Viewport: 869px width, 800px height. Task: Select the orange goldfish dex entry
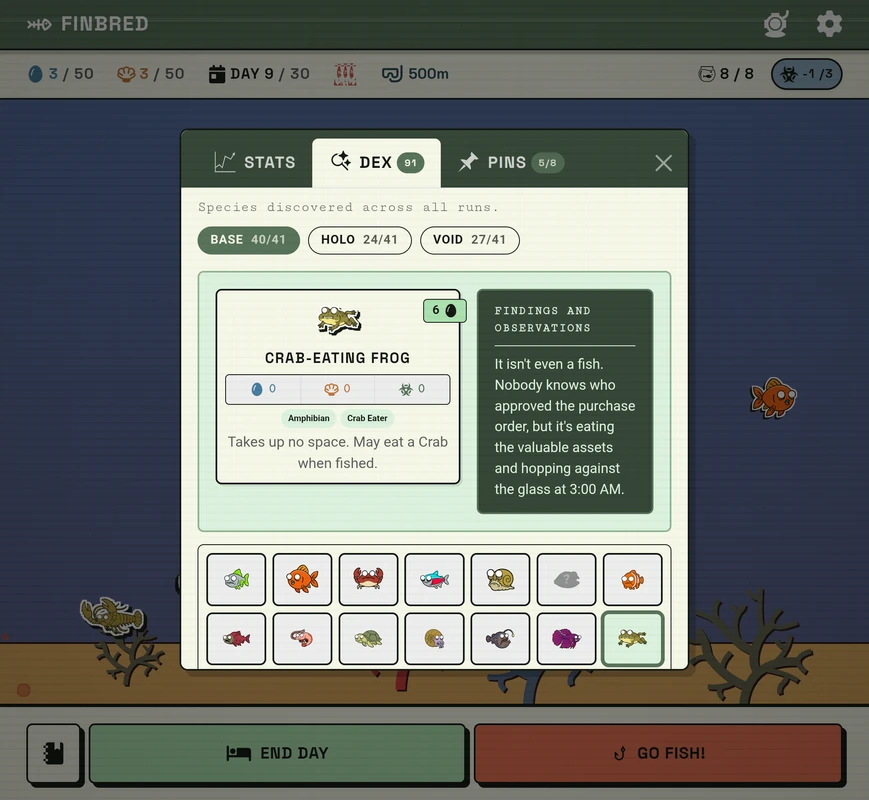click(x=302, y=580)
